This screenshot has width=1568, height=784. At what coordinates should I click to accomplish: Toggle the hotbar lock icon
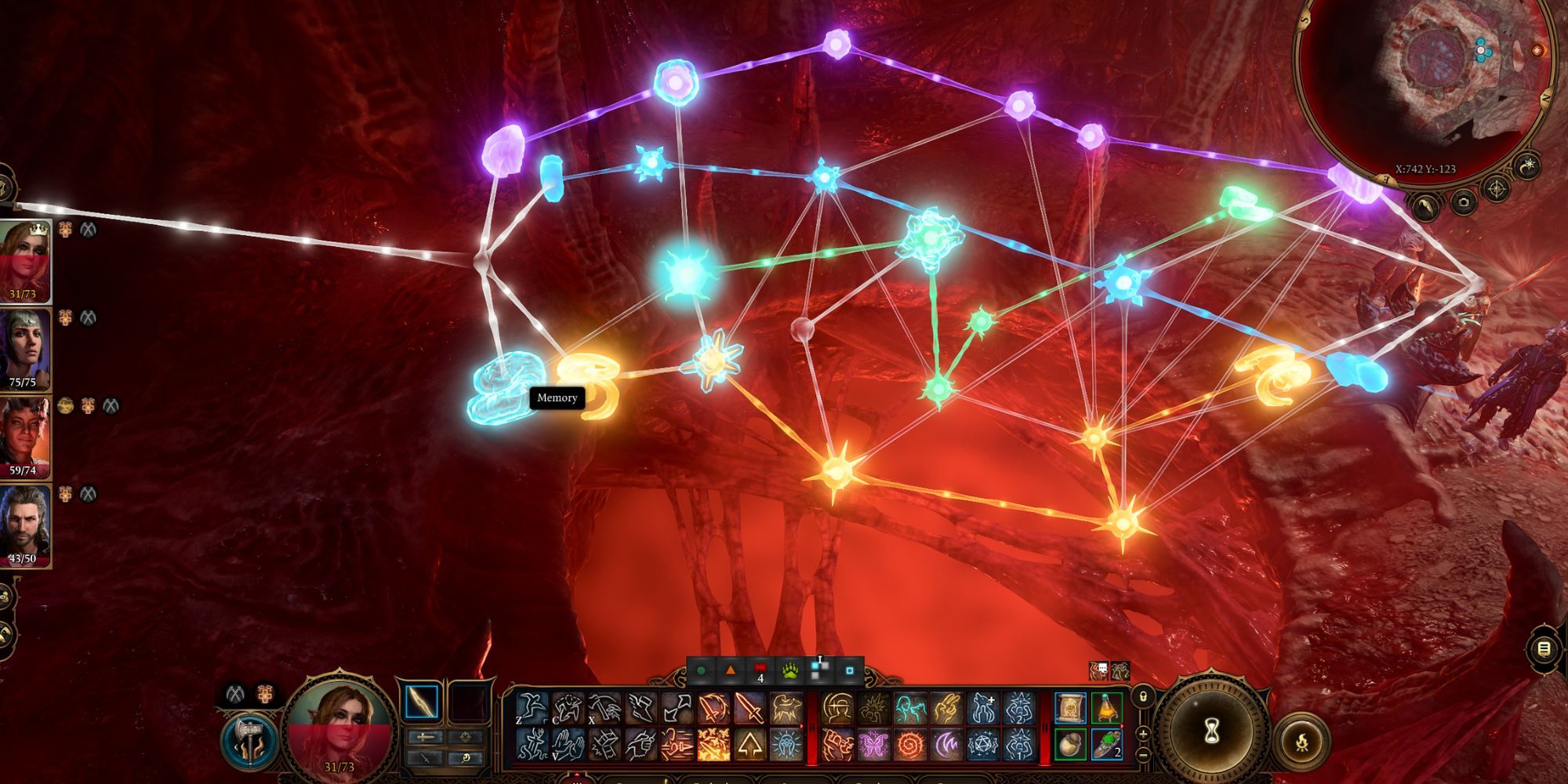coord(1143,696)
